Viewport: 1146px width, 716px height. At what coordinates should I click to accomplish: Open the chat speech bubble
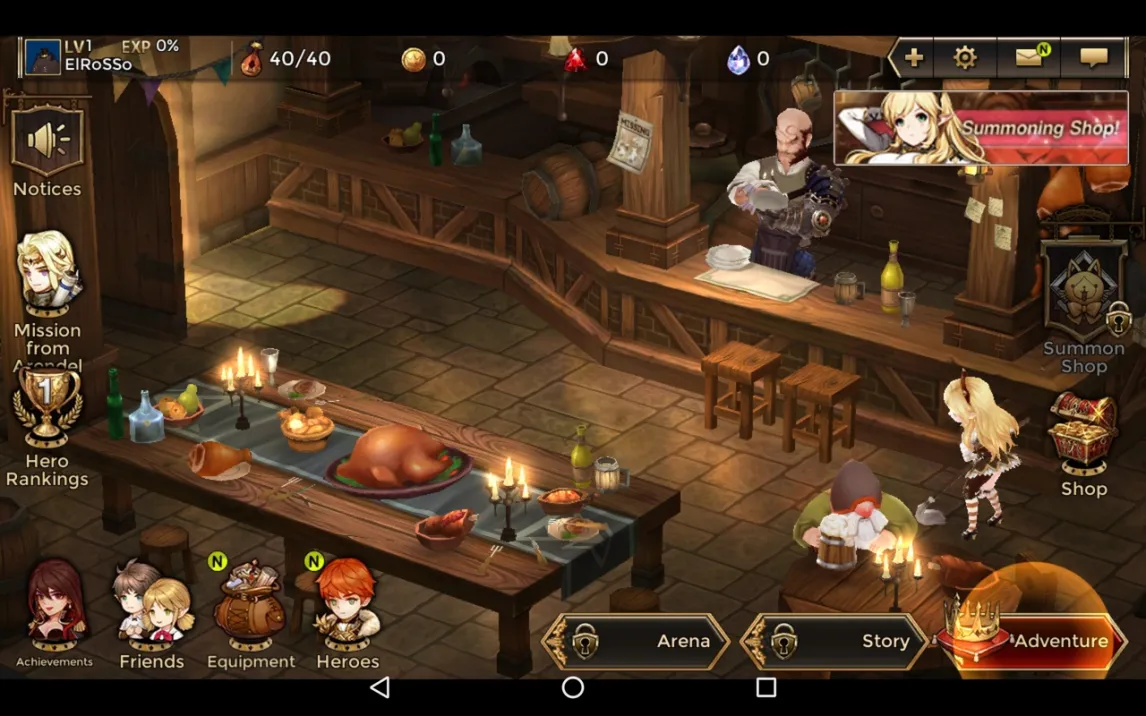pos(1093,59)
